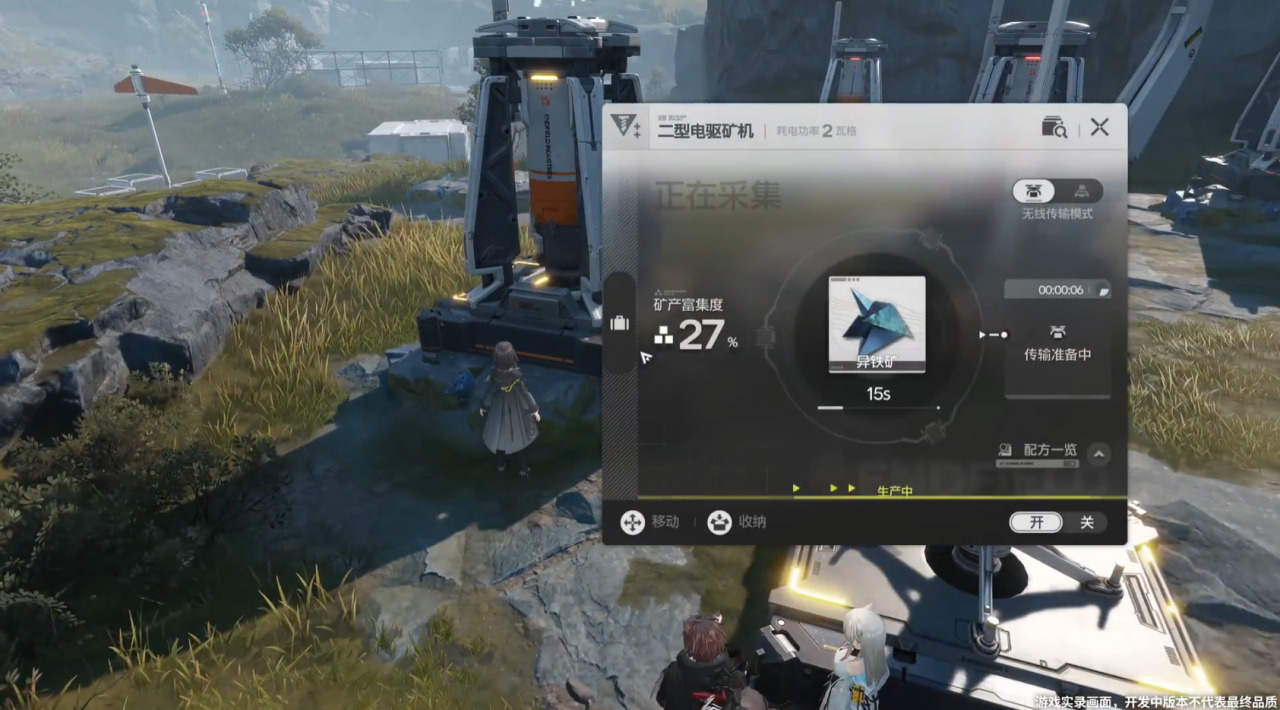Close the 二型电驱矿机 panel
The width and height of the screenshot is (1280, 710).
coord(1099,127)
